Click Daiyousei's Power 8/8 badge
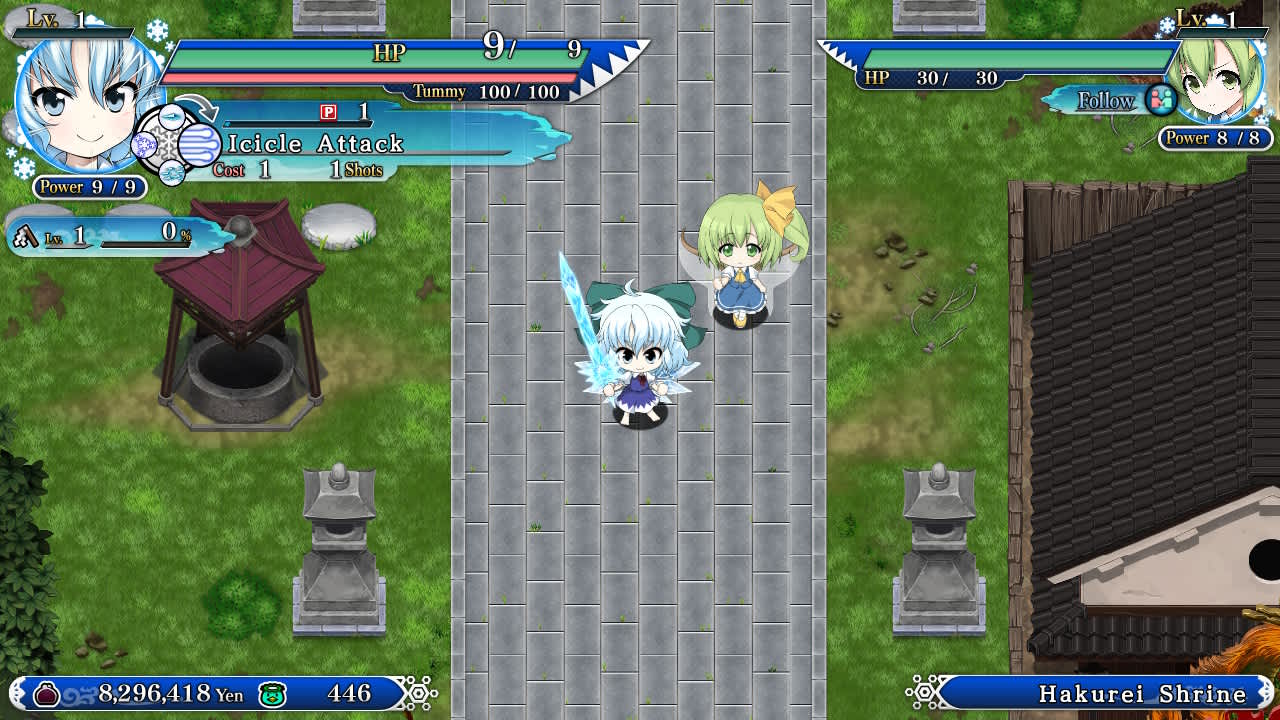This screenshot has height=720, width=1280. click(x=1210, y=139)
